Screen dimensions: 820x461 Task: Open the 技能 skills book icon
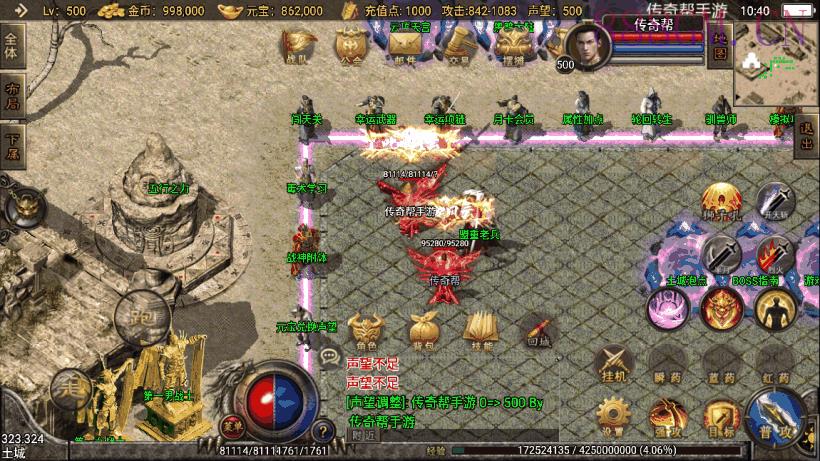[x=481, y=330]
